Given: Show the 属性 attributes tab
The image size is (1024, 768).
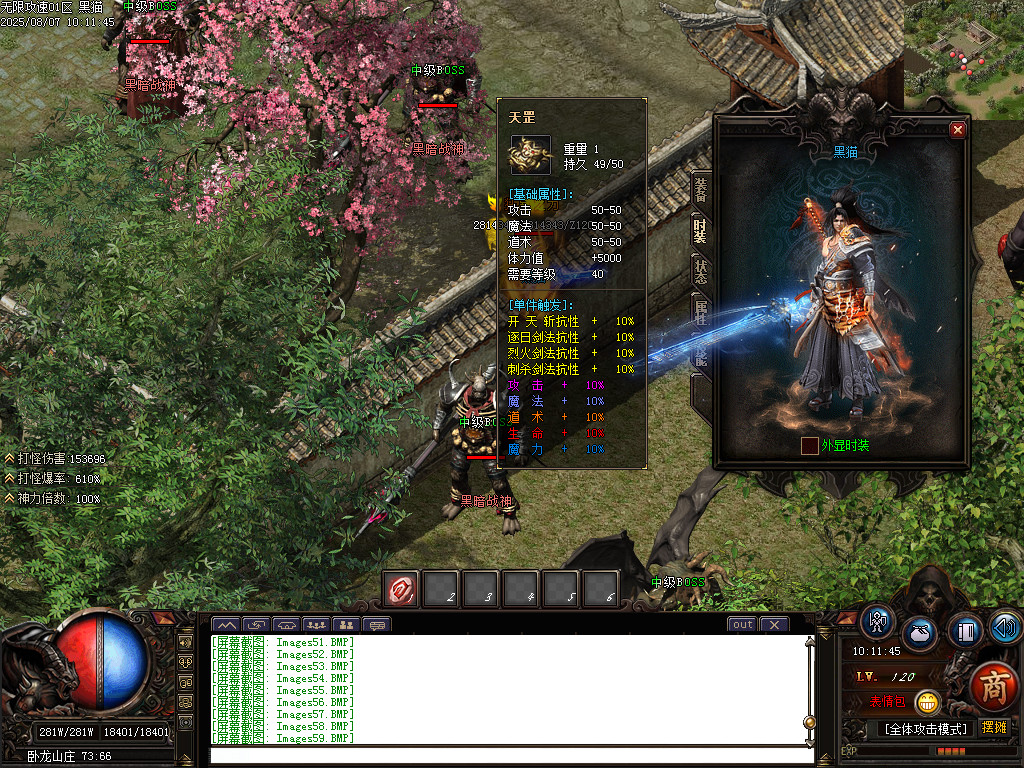Looking at the screenshot, I should [x=700, y=313].
